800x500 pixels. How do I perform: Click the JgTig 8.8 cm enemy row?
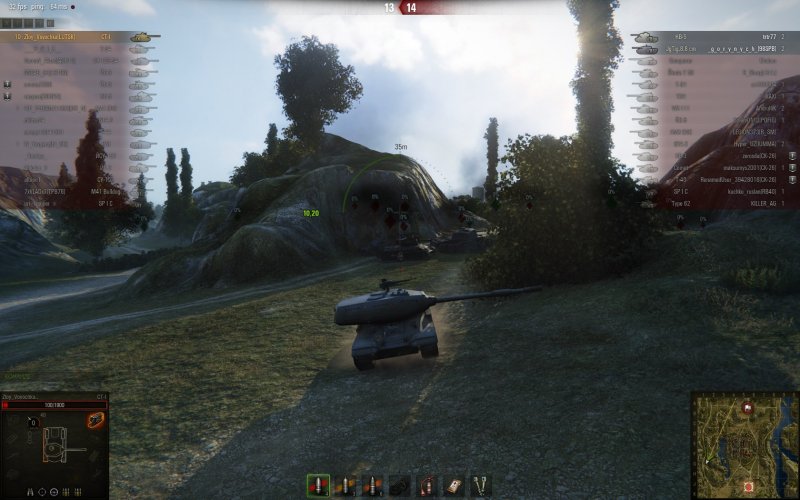click(x=720, y=48)
